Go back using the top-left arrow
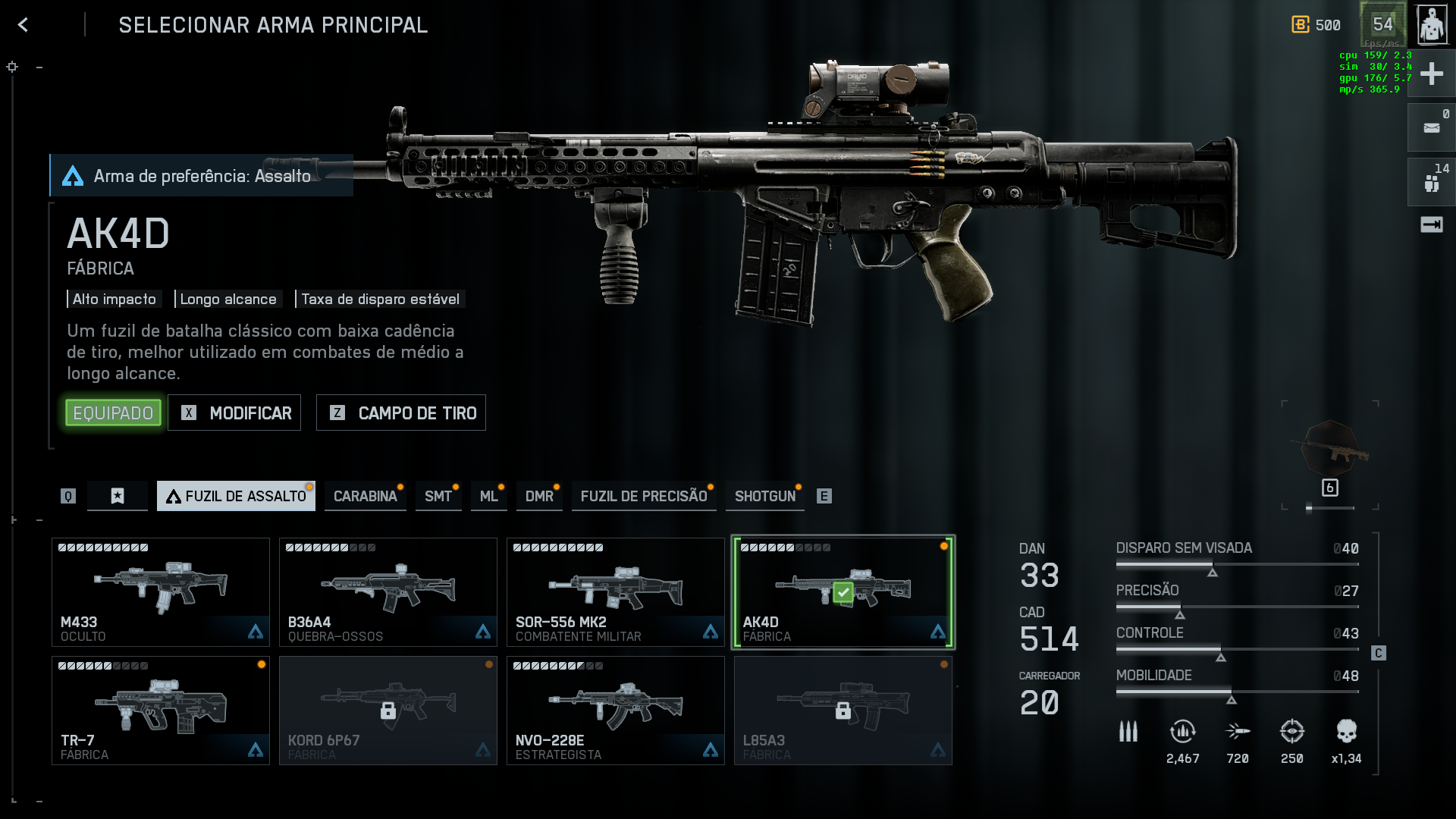 24,25
